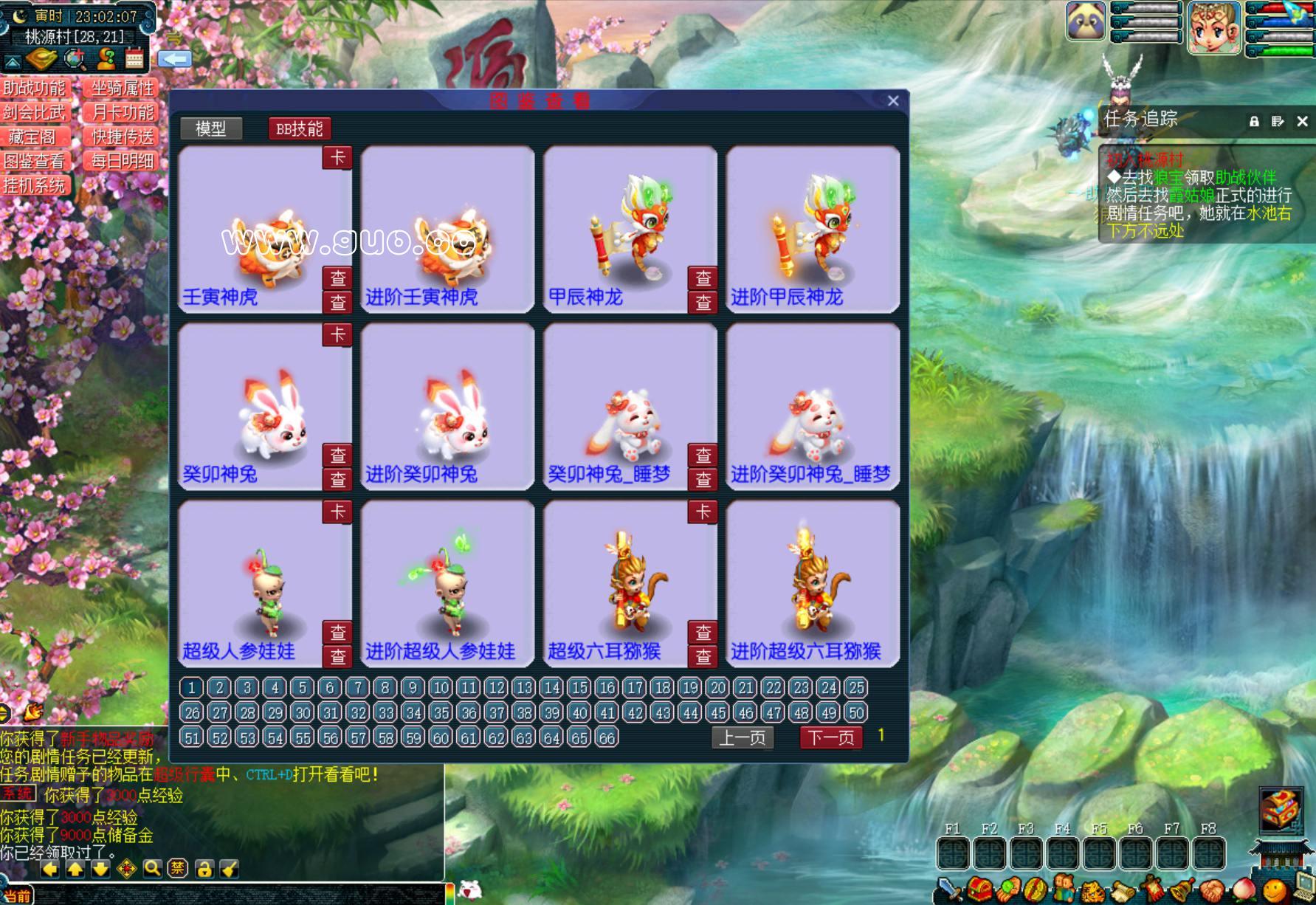
Task: Open the 挂机系统 menu
Action: (35, 185)
